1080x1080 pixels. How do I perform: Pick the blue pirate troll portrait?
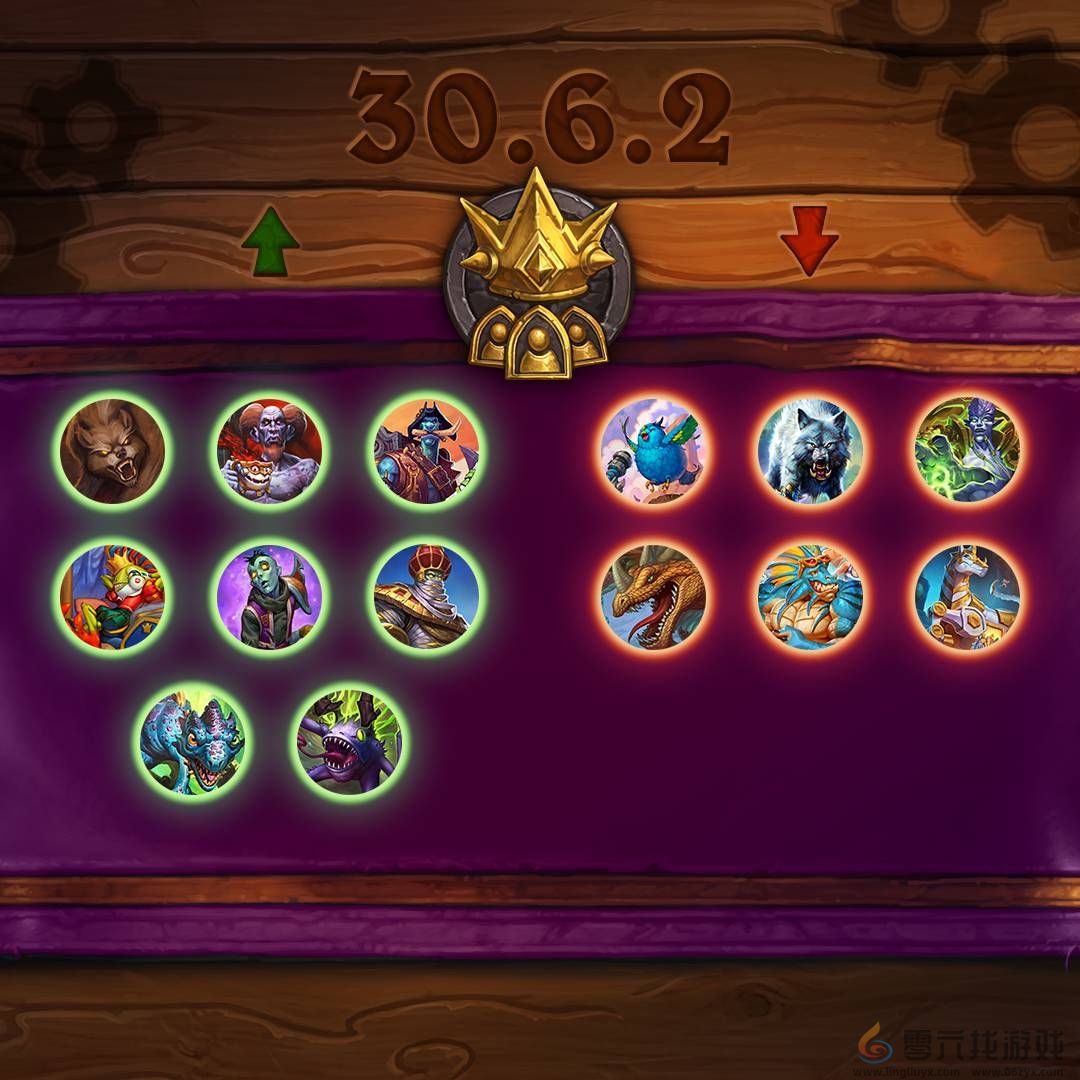click(426, 450)
